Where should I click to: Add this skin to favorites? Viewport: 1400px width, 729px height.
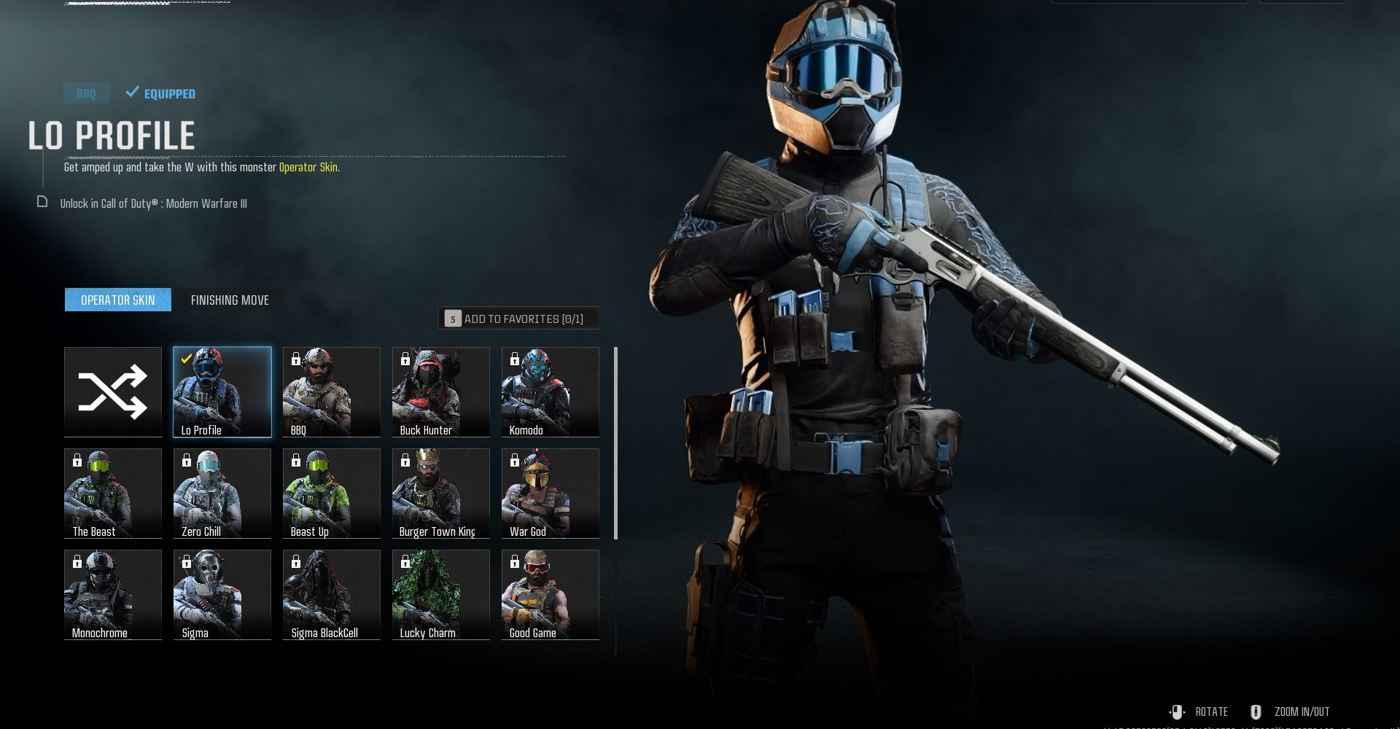tap(518, 319)
